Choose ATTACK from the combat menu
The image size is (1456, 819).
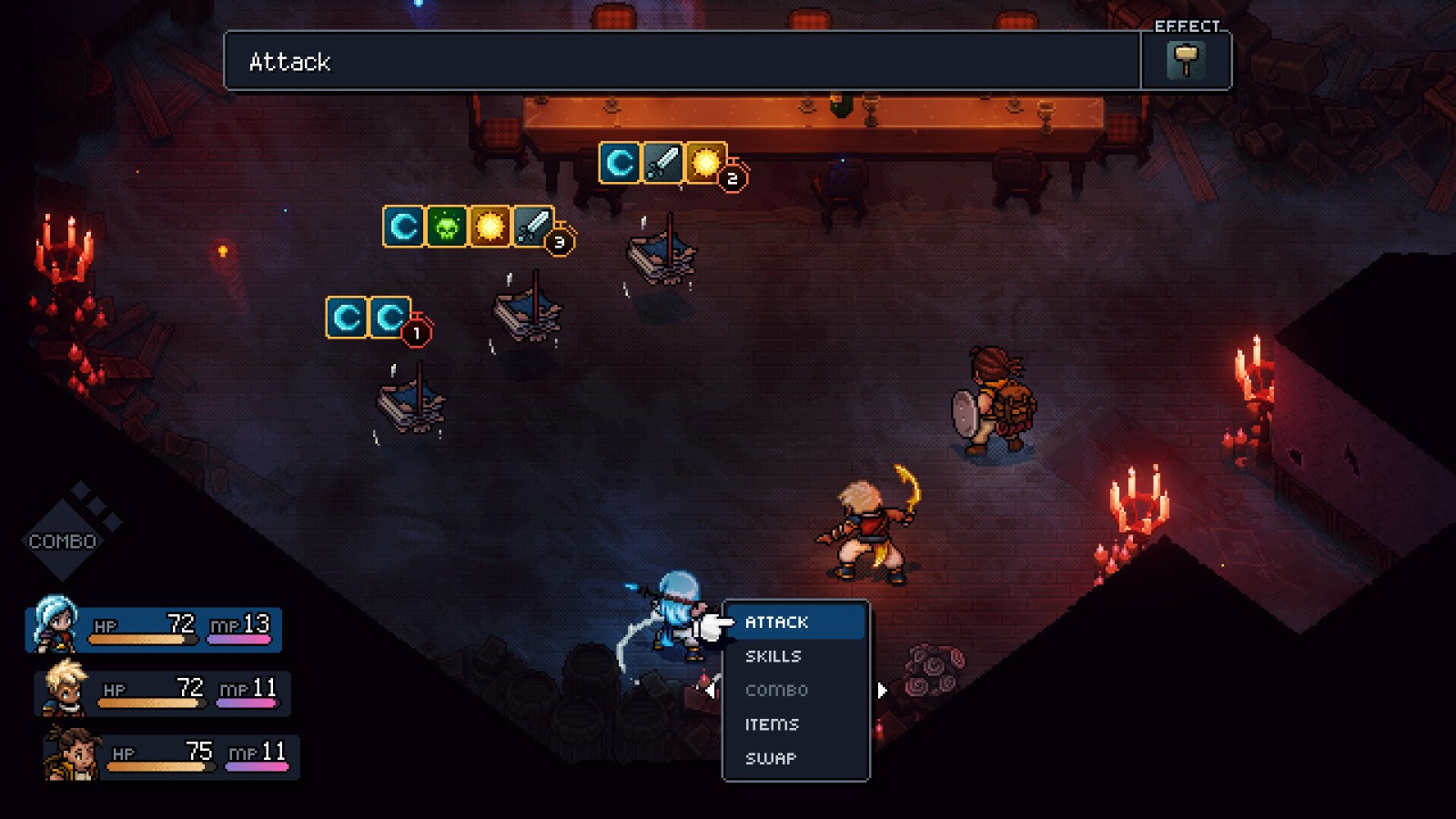775,622
